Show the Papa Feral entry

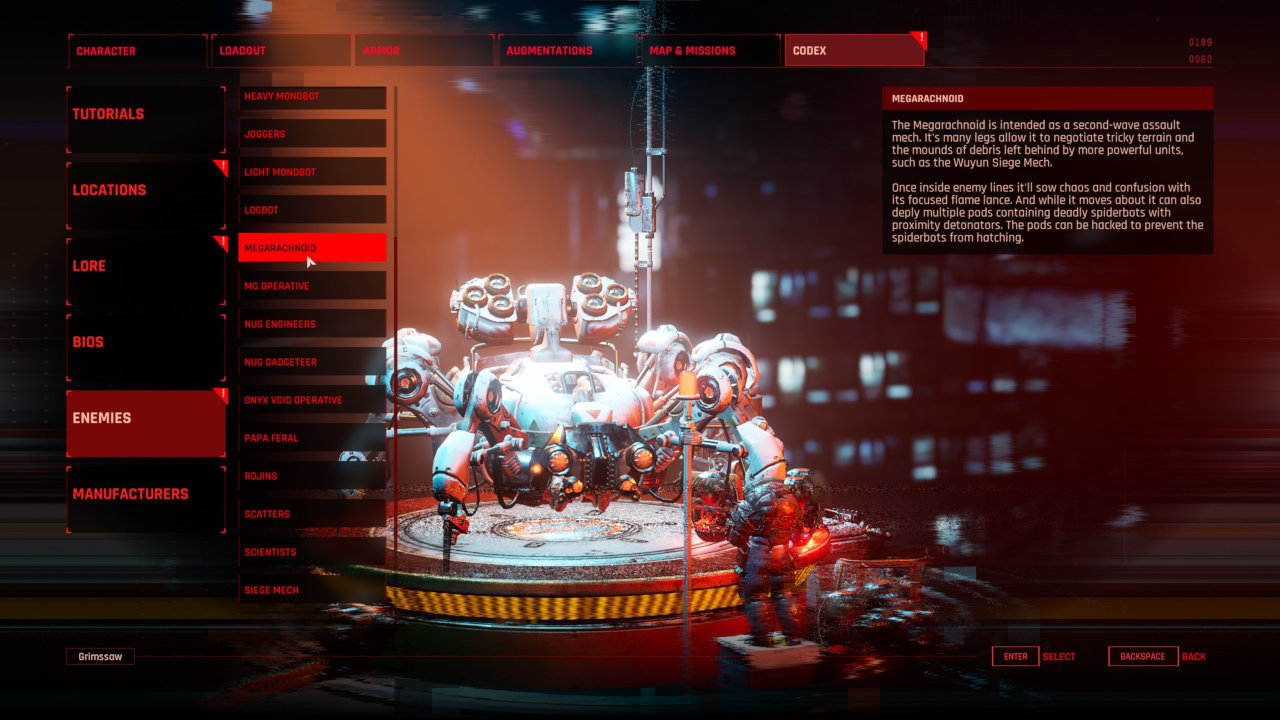312,438
